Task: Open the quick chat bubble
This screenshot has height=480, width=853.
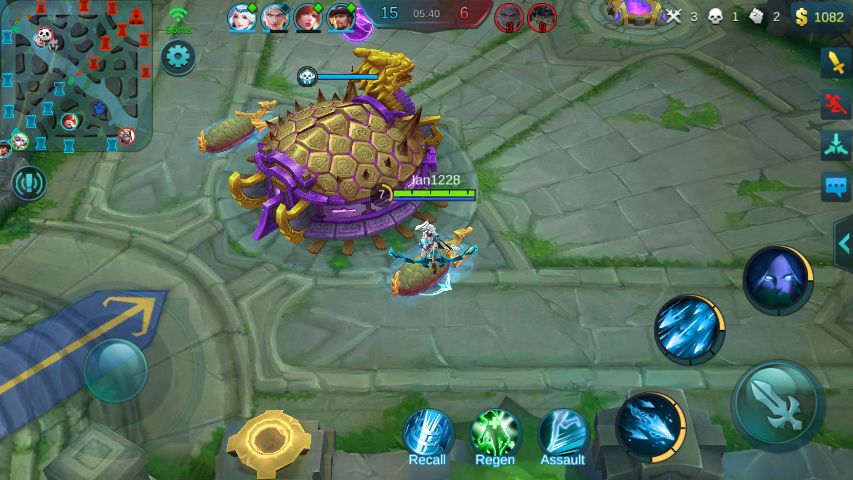Action: pos(835,186)
